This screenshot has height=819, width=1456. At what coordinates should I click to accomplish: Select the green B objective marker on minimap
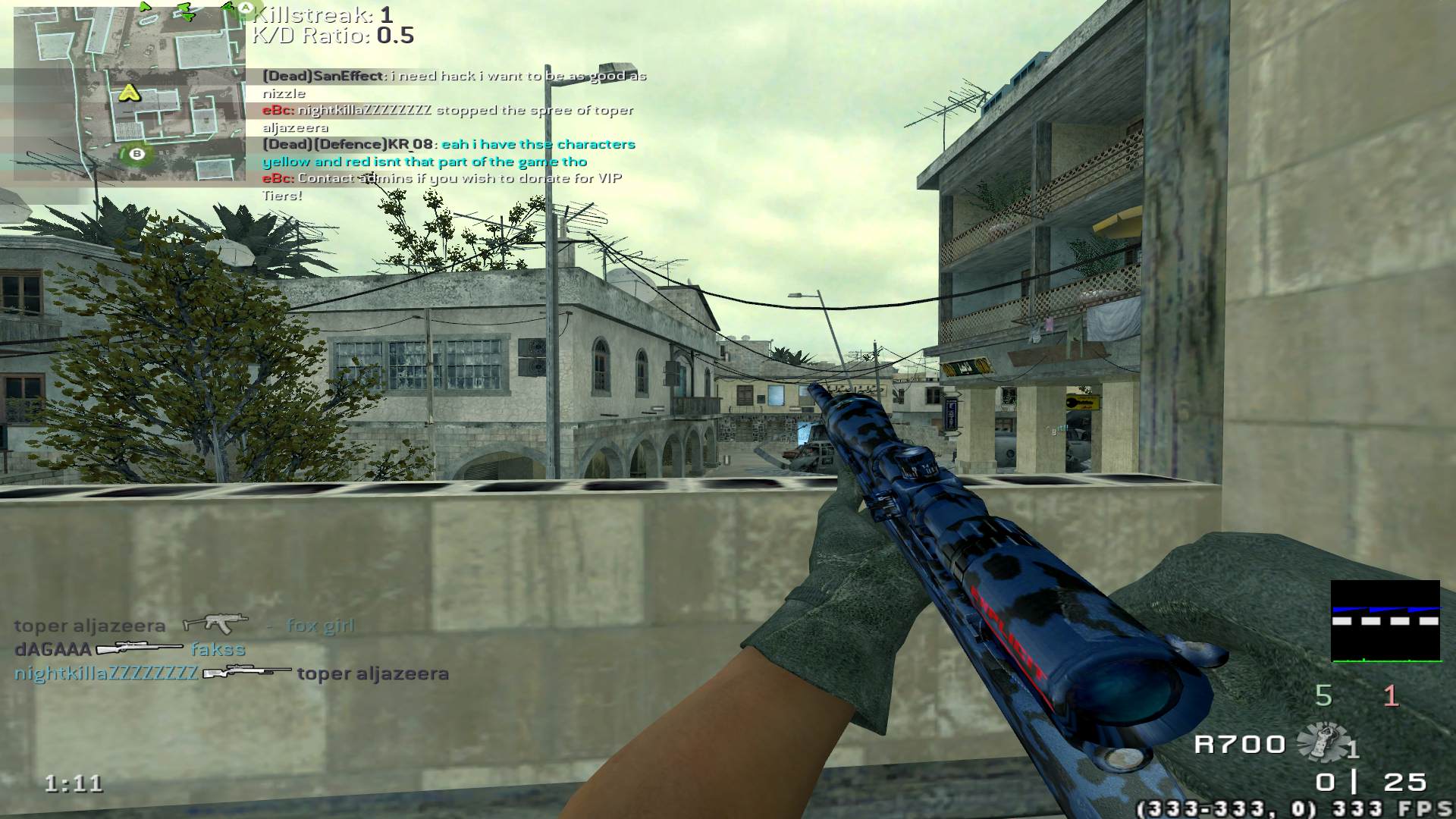137,155
